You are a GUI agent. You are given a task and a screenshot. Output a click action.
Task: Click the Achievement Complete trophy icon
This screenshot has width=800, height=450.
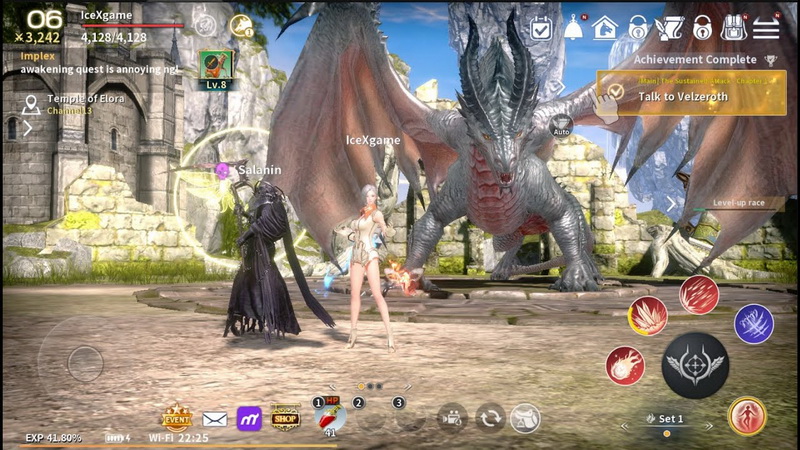click(769, 60)
